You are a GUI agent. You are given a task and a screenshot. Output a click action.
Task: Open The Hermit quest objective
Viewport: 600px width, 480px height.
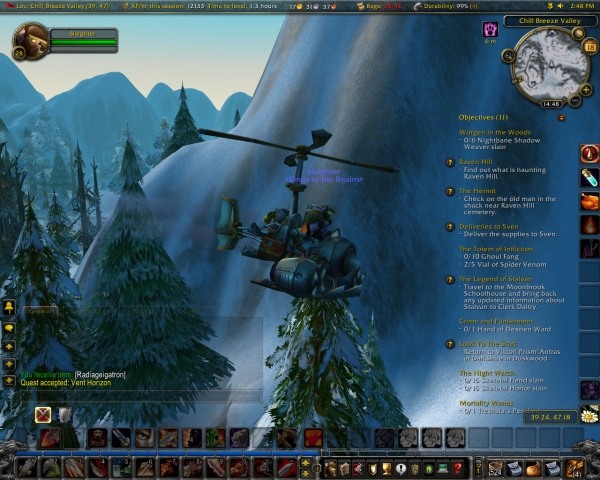pyautogui.click(x=481, y=190)
